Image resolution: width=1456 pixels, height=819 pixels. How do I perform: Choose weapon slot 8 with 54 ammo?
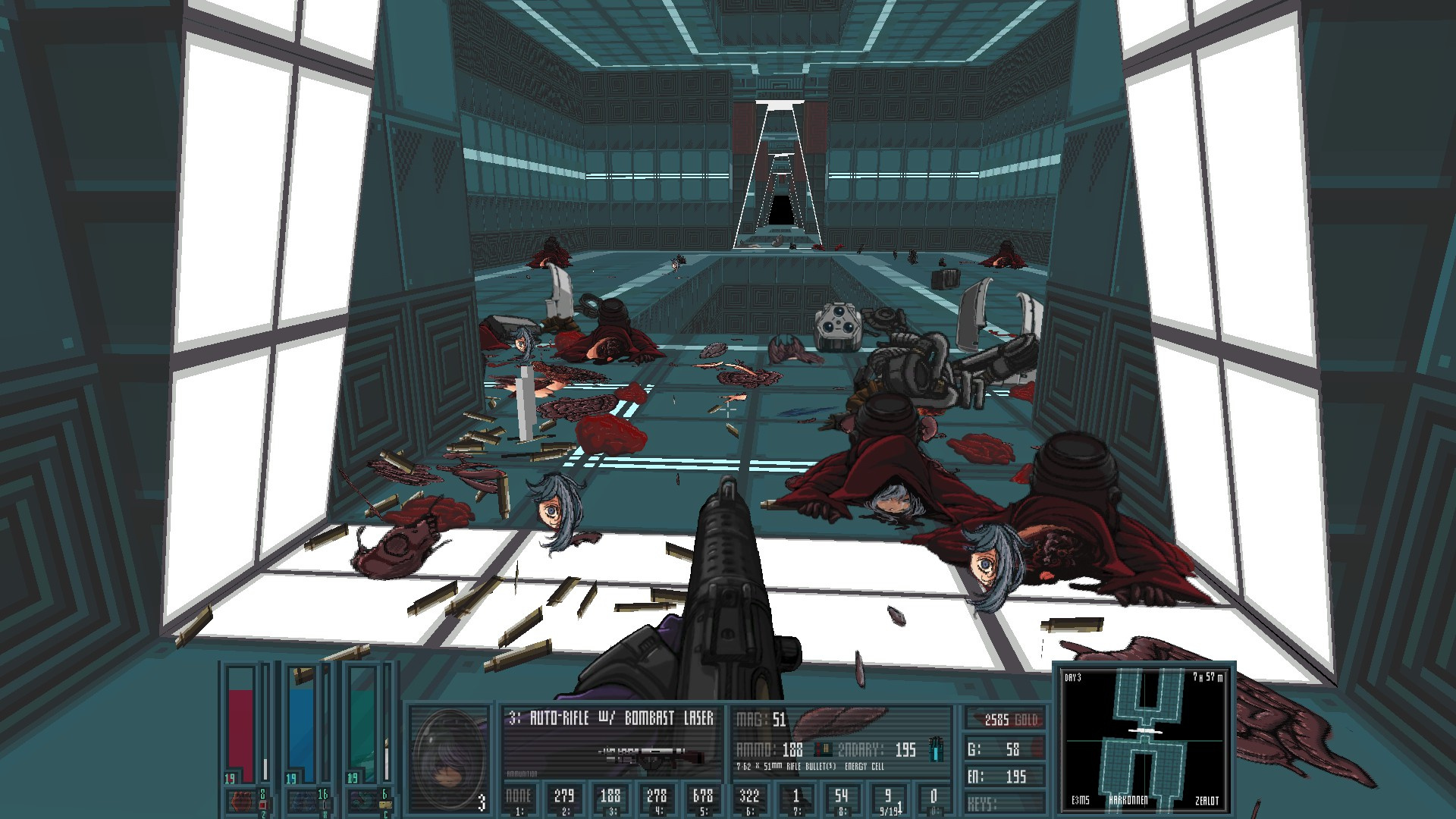point(841,799)
